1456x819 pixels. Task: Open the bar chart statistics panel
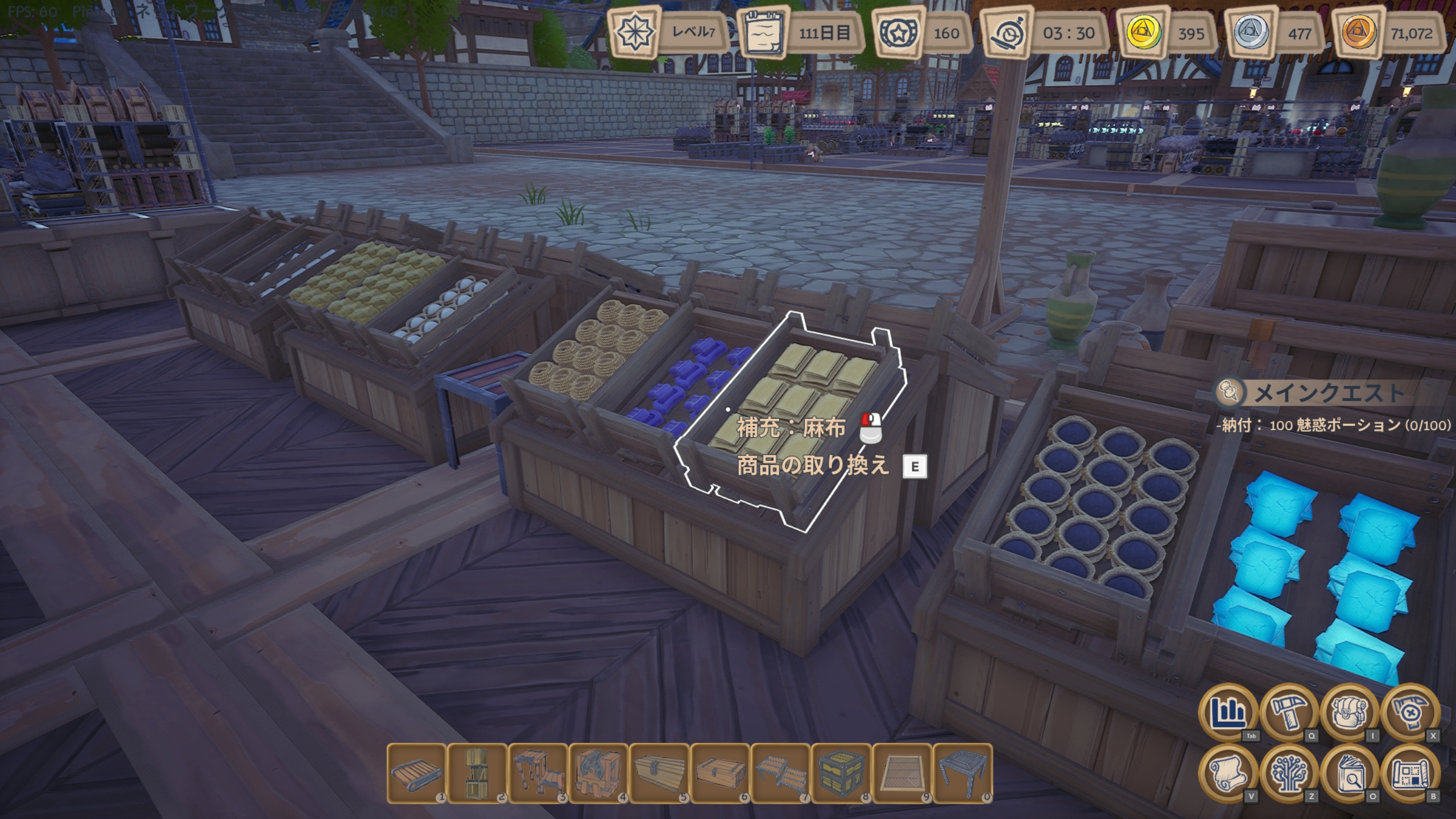(1228, 712)
